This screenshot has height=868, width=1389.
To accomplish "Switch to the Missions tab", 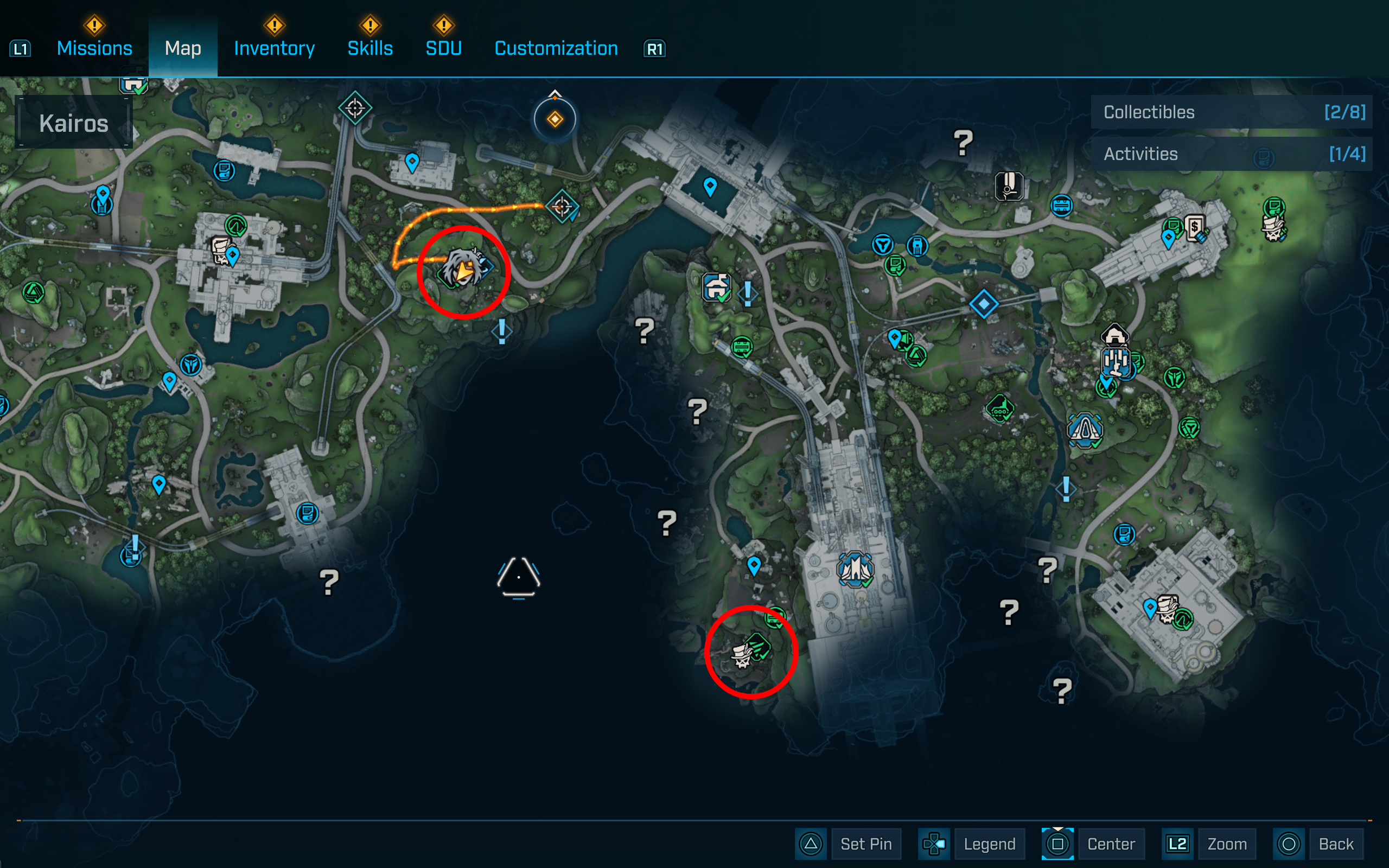I will [94, 48].
